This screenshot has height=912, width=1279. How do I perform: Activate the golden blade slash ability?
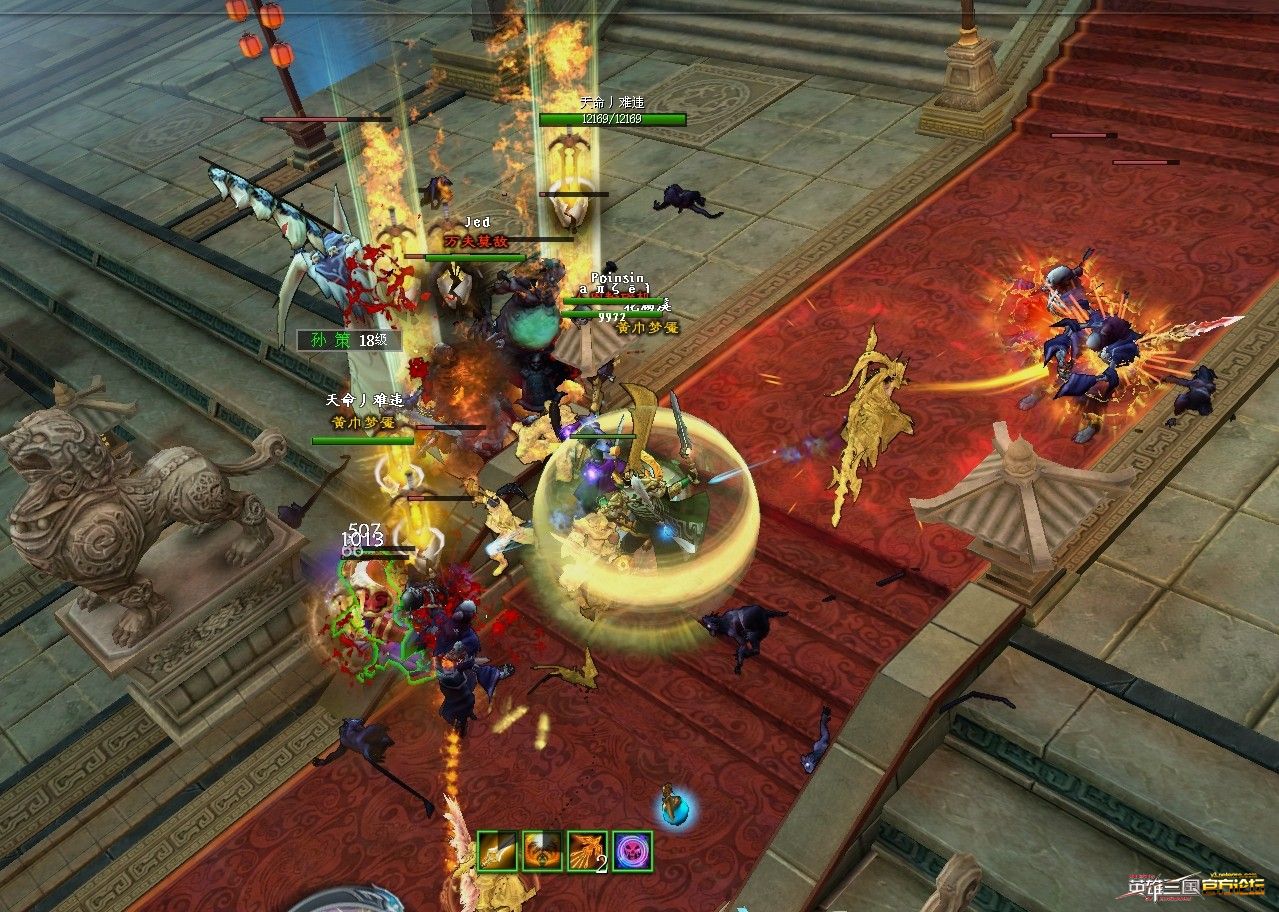click(x=497, y=851)
